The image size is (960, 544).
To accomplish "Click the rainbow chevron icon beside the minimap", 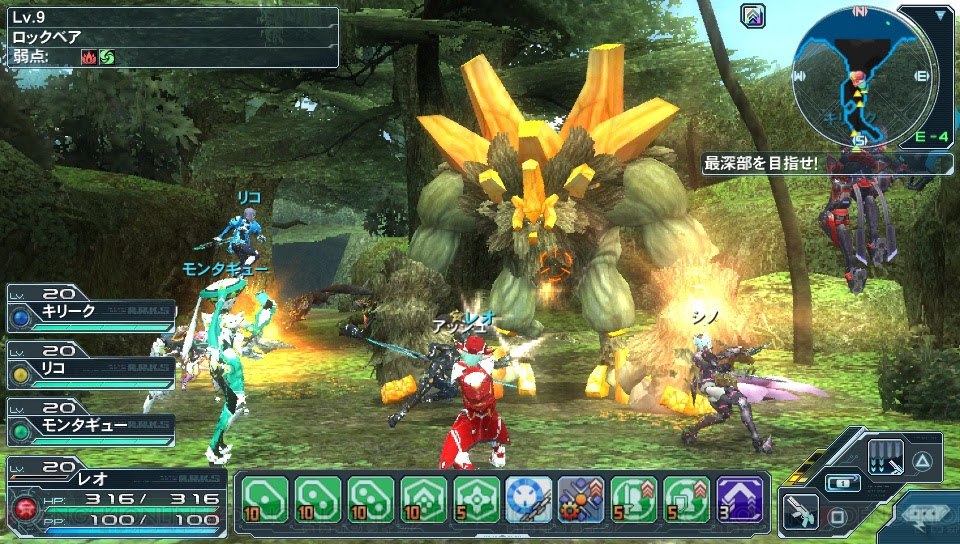I will coord(753,15).
